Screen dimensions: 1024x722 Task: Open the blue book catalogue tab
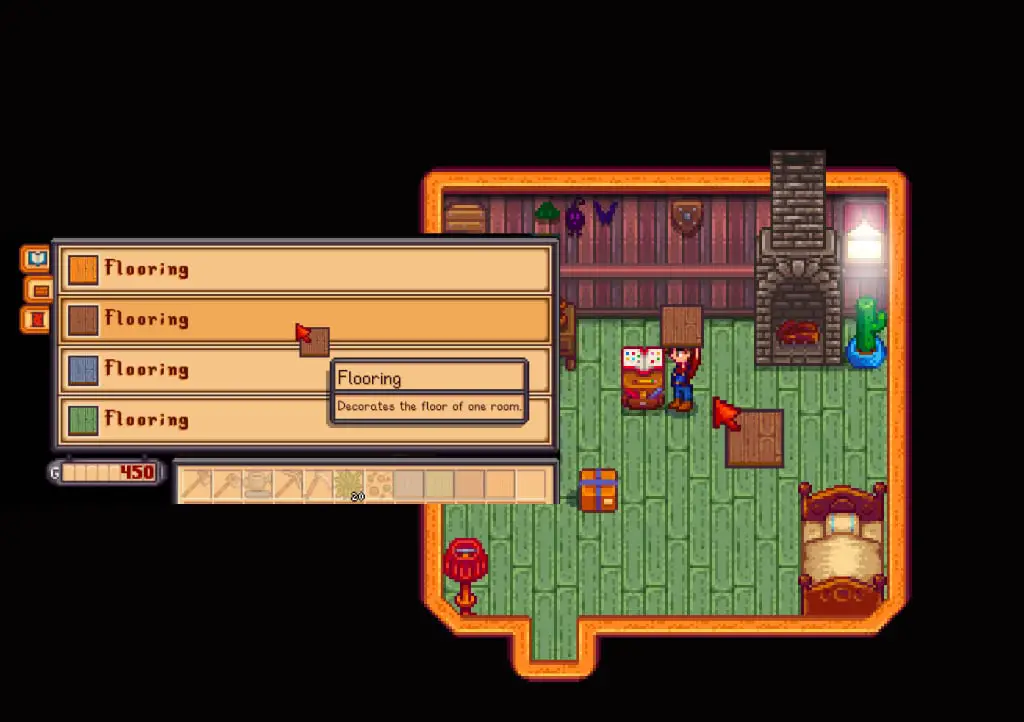[37, 259]
